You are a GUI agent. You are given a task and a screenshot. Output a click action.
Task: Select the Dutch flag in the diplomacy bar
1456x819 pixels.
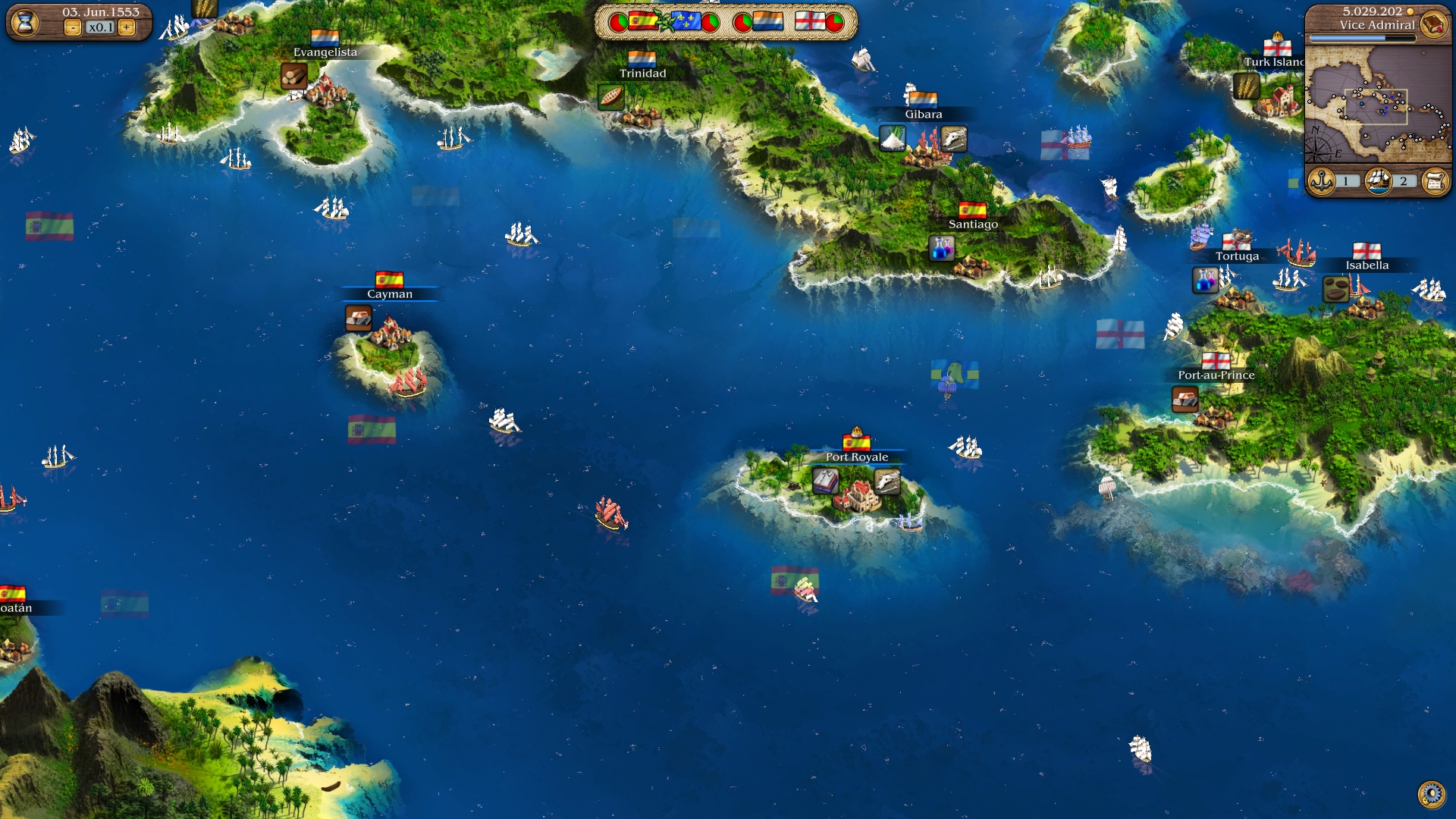tap(767, 21)
